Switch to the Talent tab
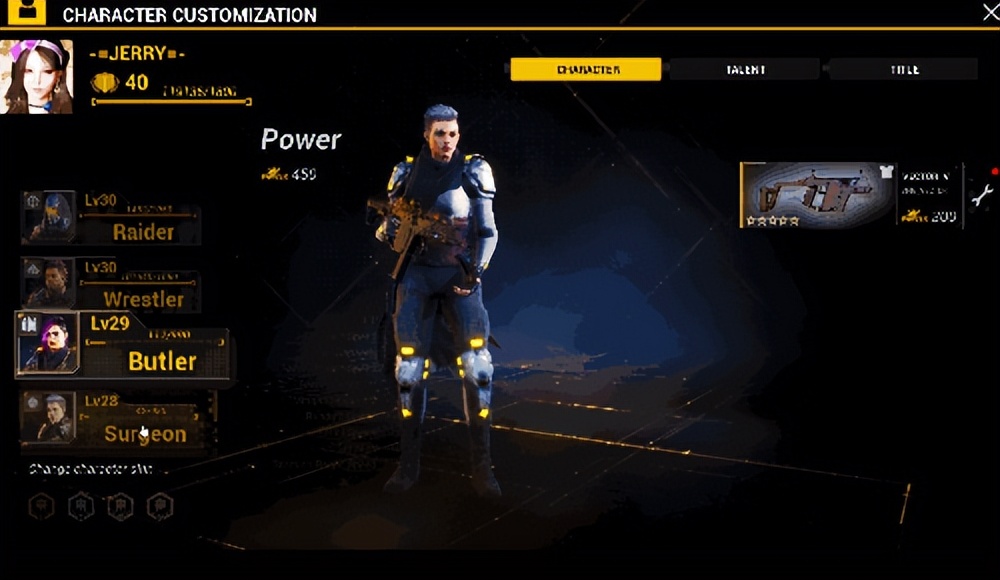 (745, 69)
